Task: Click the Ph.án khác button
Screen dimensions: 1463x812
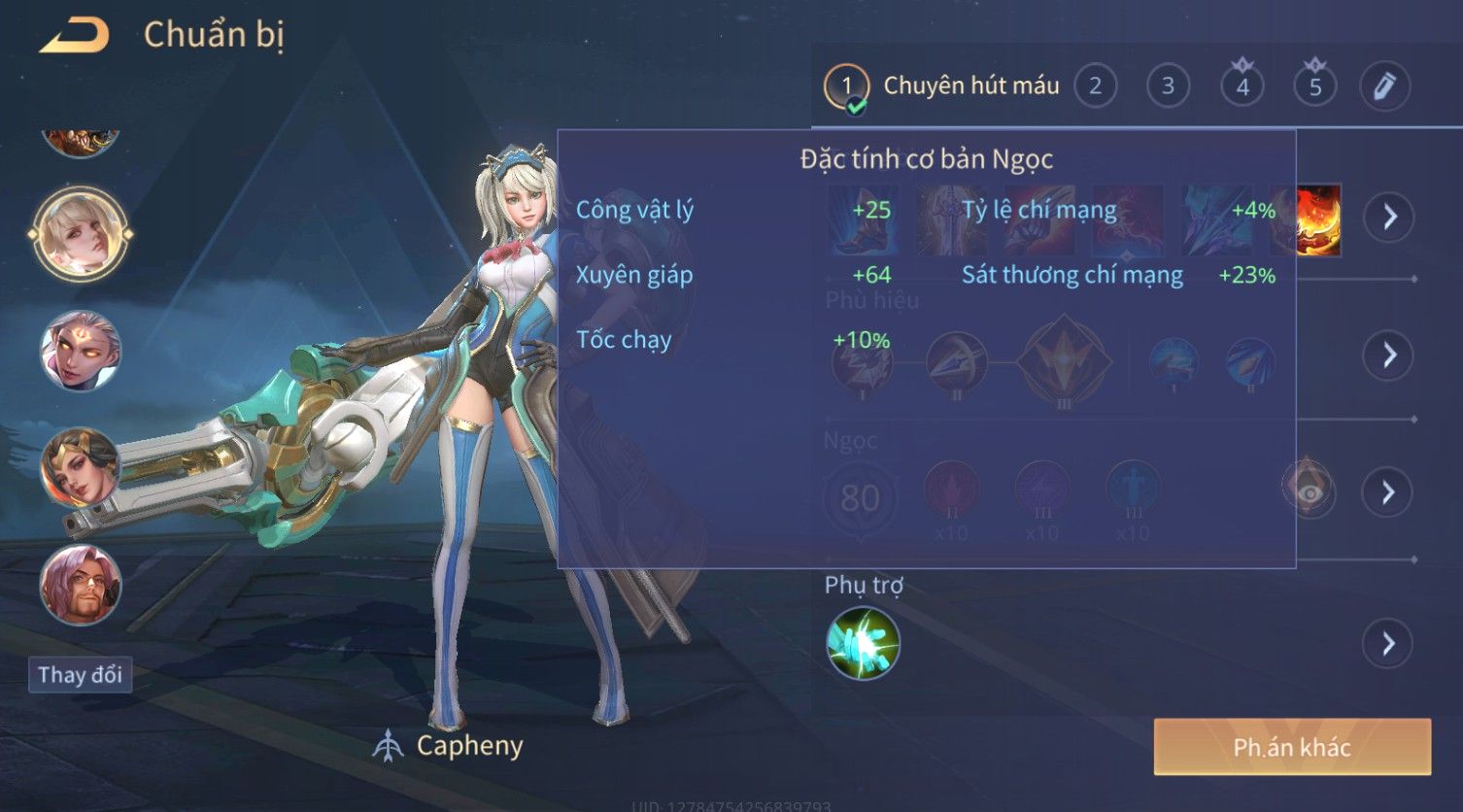Action: [x=1291, y=747]
